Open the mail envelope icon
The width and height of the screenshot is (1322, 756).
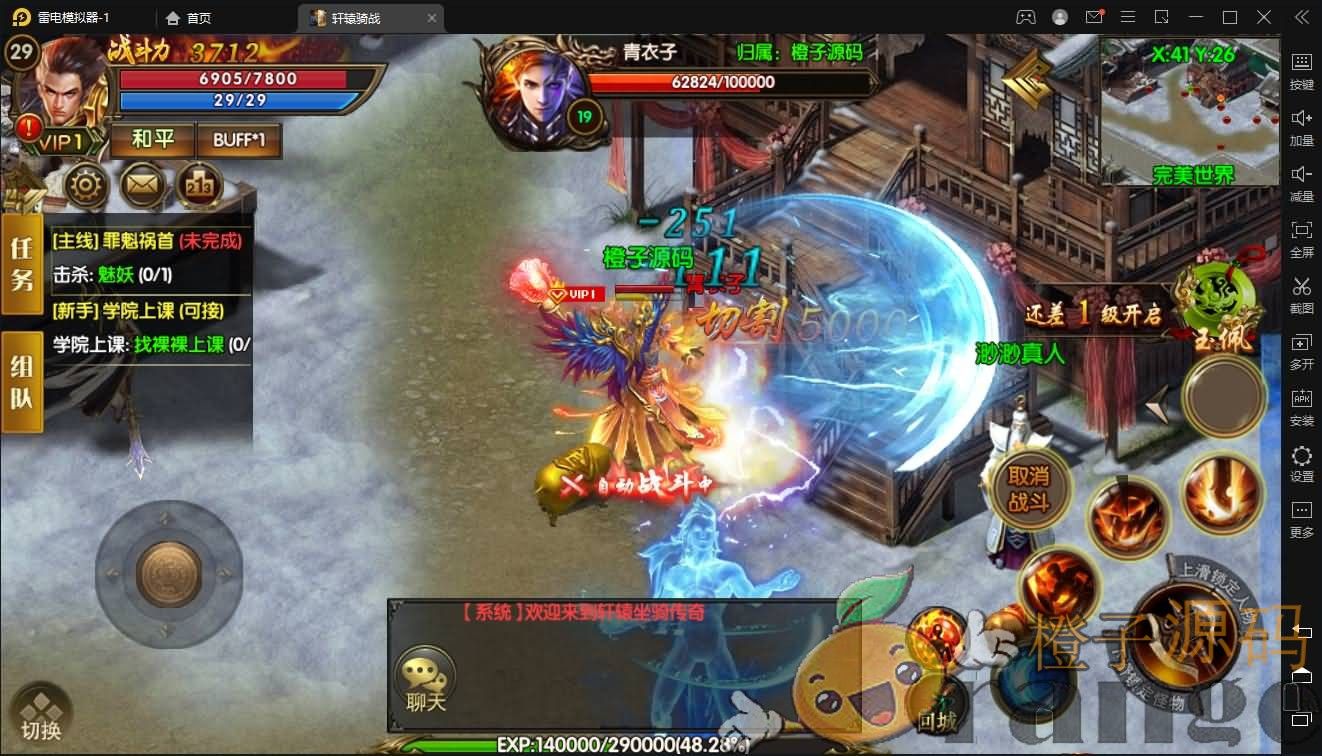pos(143,185)
